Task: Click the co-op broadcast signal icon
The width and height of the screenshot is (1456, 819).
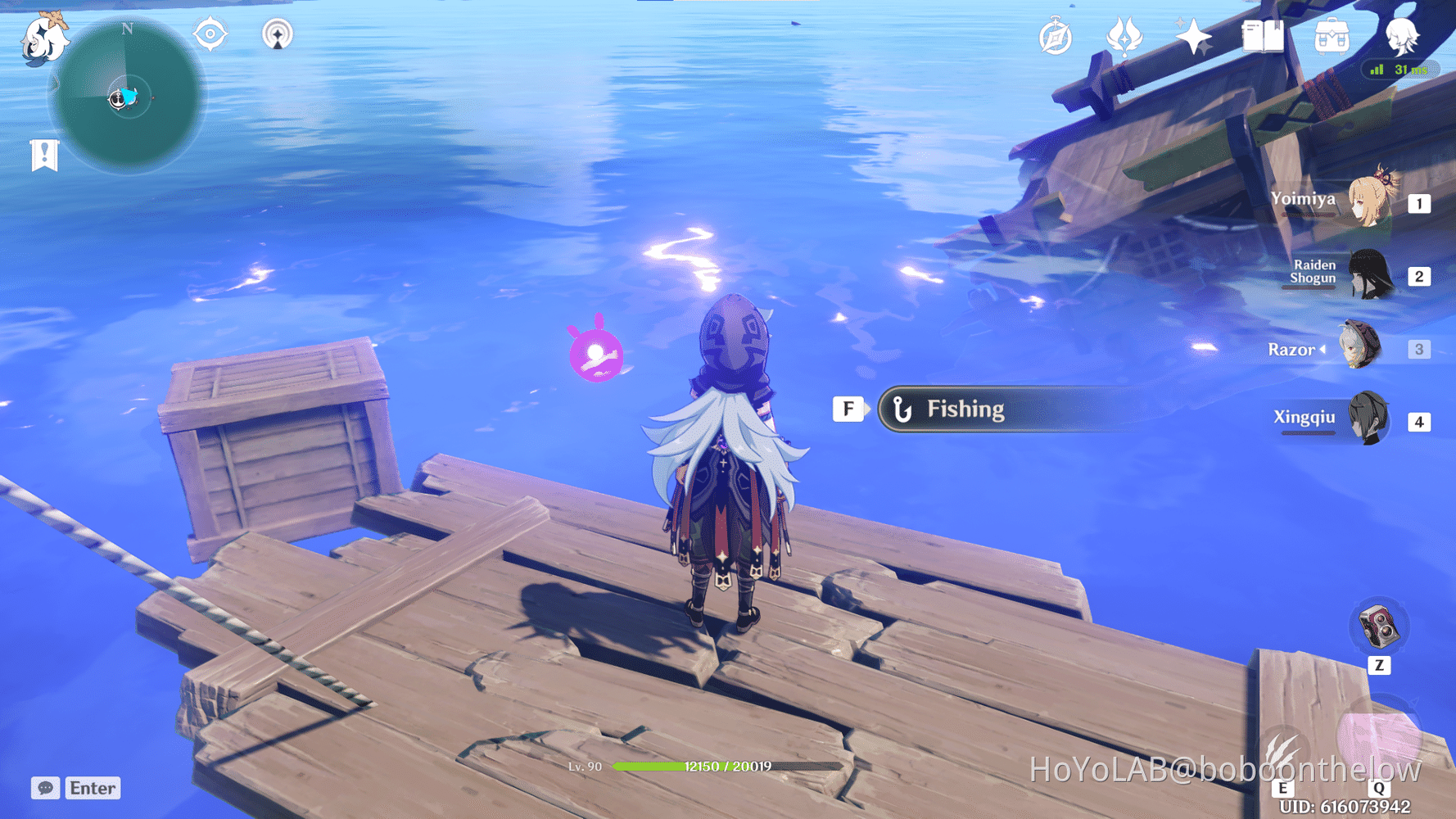Action: (x=278, y=35)
